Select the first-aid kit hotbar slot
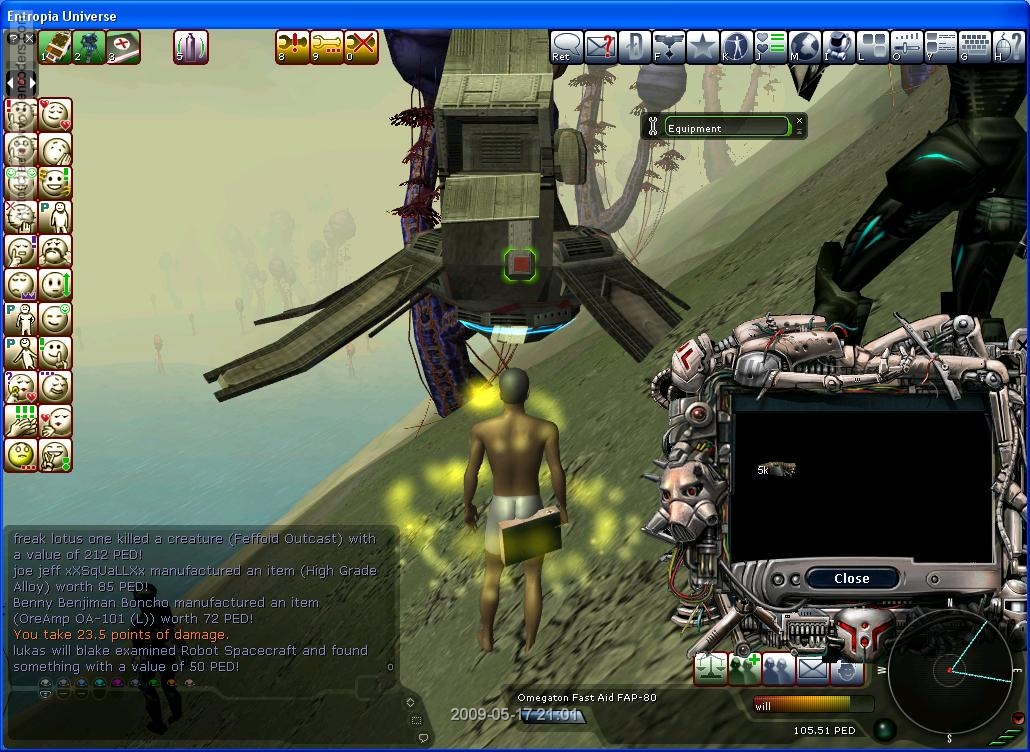Image resolution: width=1030 pixels, height=752 pixels. click(124, 46)
